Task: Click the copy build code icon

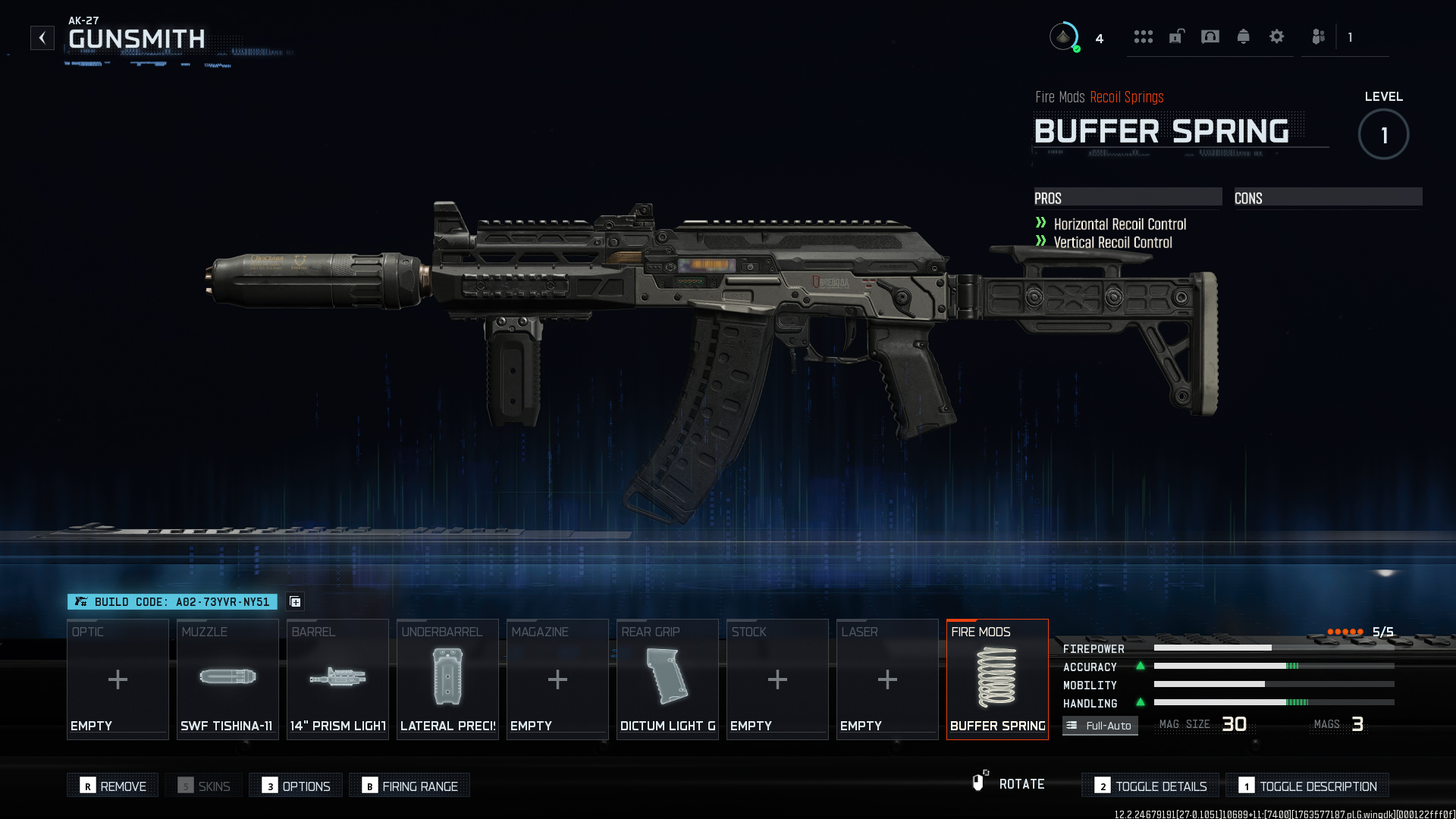Action: [x=295, y=601]
